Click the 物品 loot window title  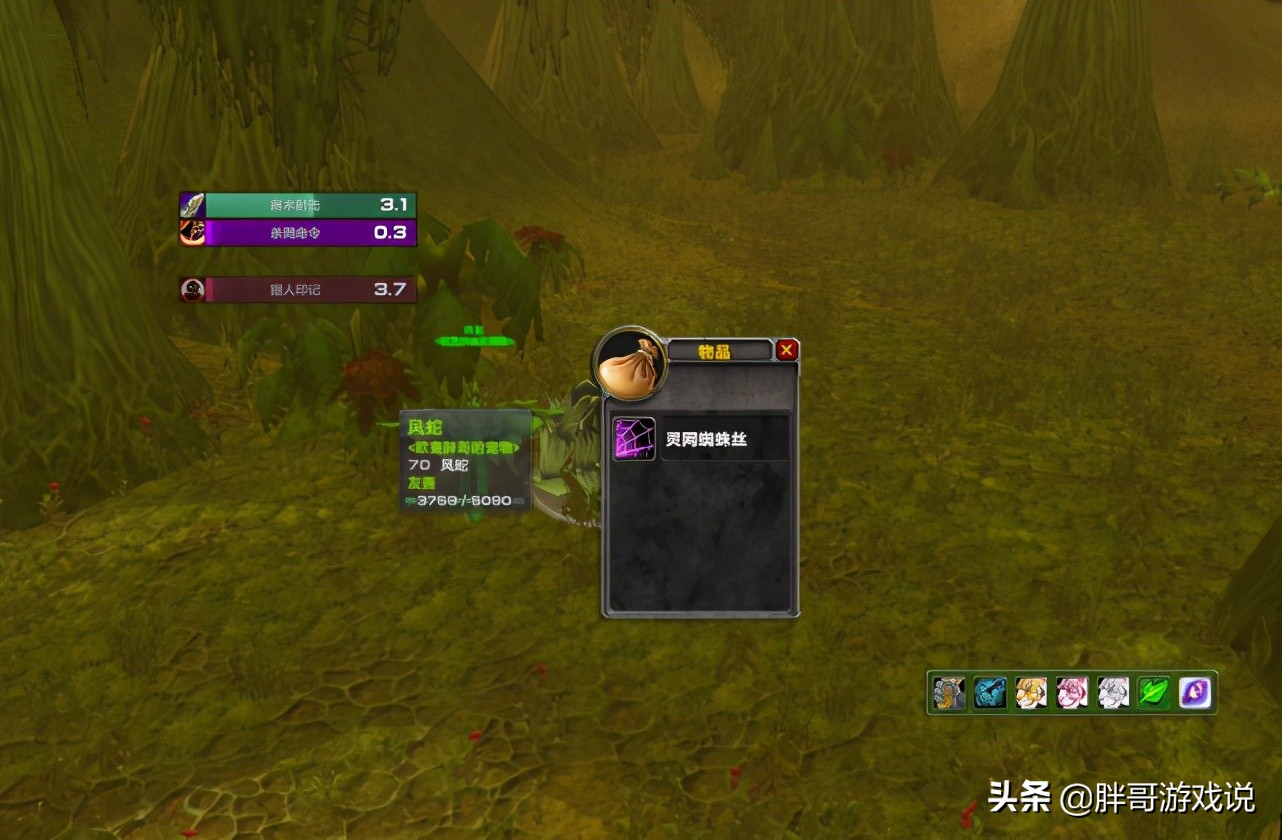[x=712, y=351]
